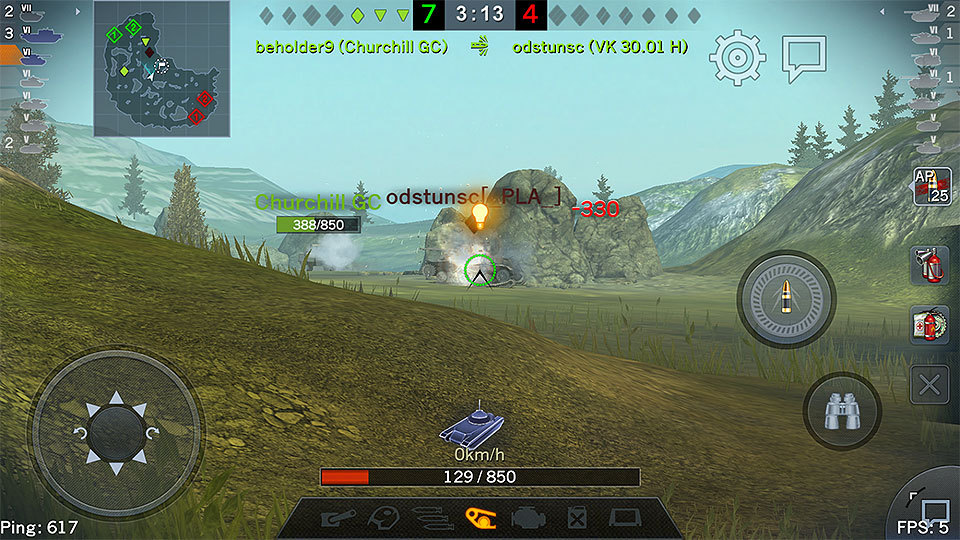
Task: Tap the minimap
Action: pyautogui.click(x=162, y=69)
